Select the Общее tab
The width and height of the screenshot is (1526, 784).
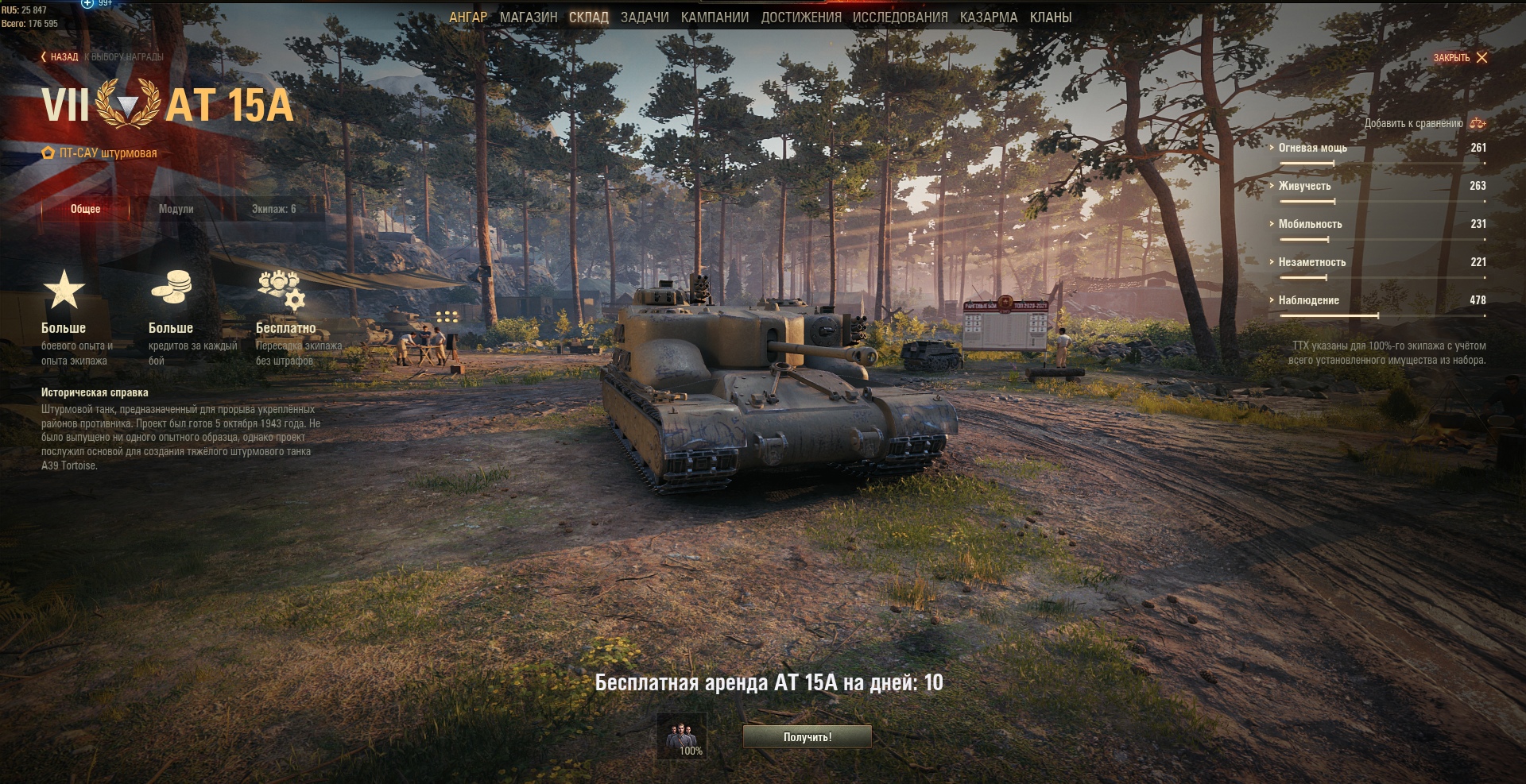pos(85,209)
